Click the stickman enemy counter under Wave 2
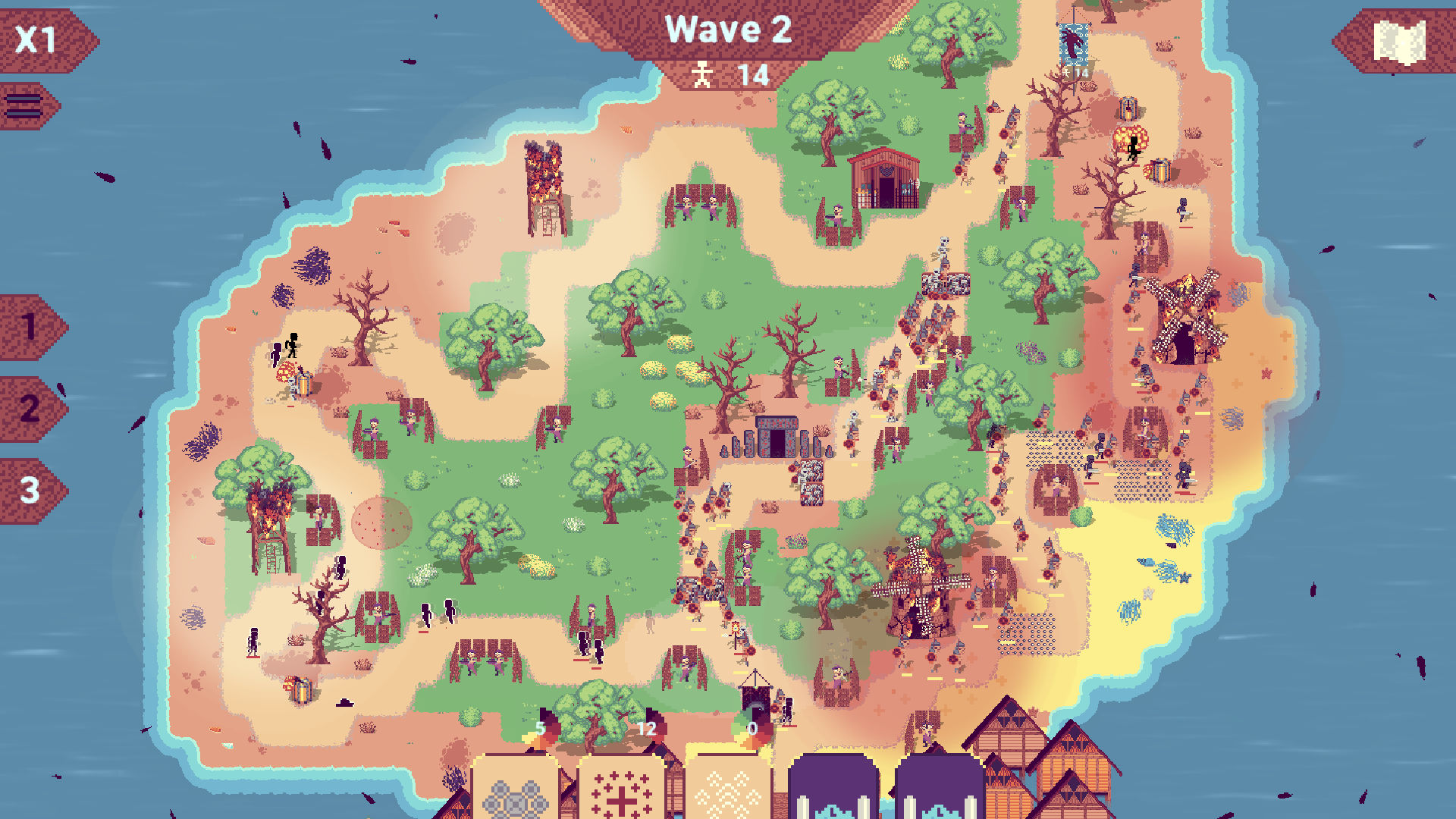 pos(726,74)
